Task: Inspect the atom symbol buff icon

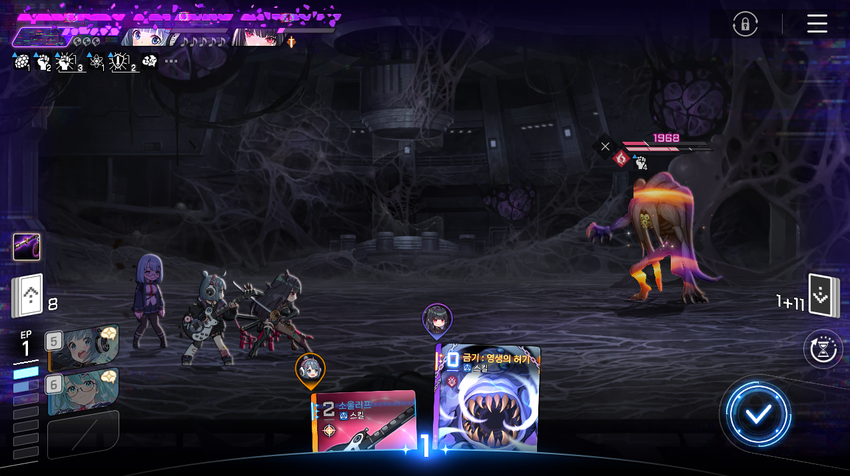Action: click(x=97, y=62)
